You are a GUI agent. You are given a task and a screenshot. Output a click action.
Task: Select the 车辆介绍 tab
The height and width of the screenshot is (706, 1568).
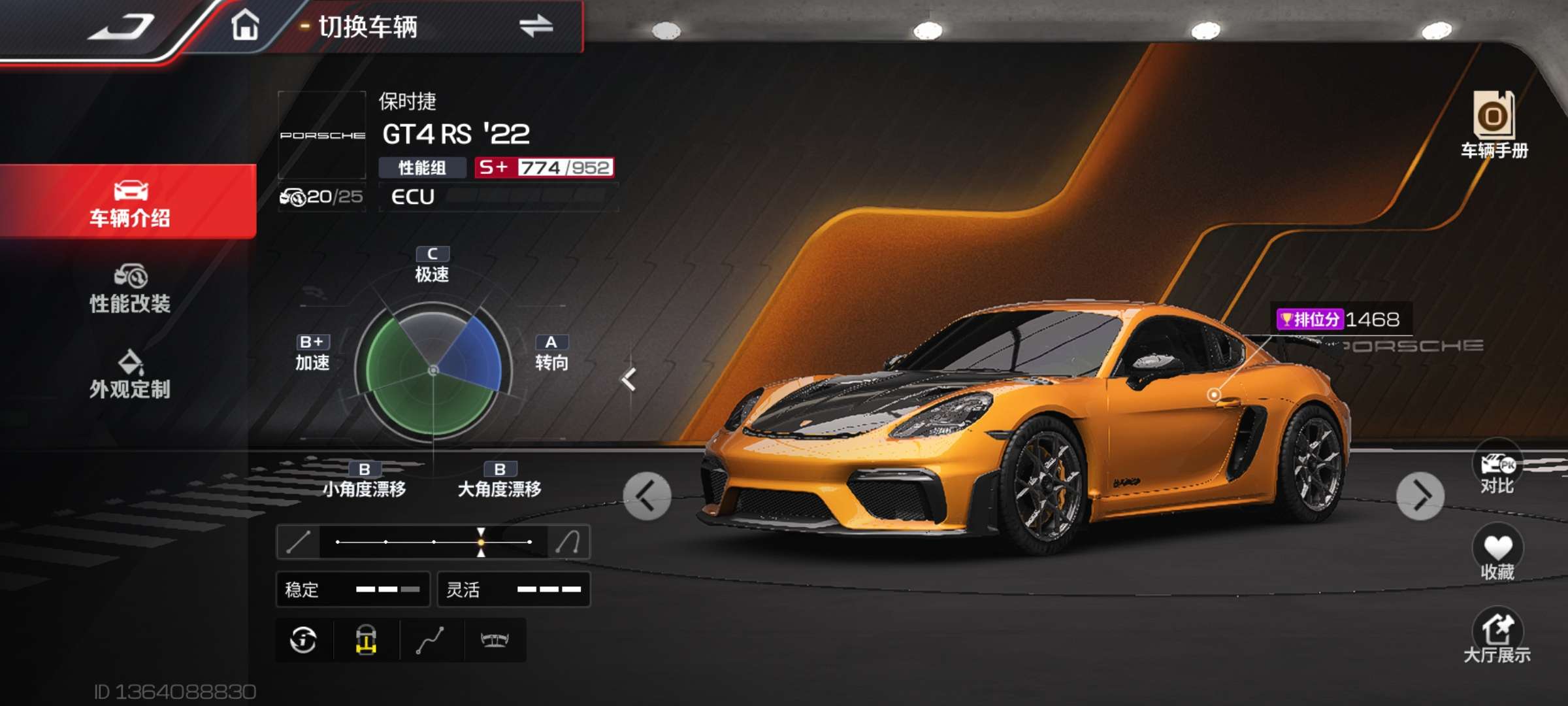(x=129, y=202)
